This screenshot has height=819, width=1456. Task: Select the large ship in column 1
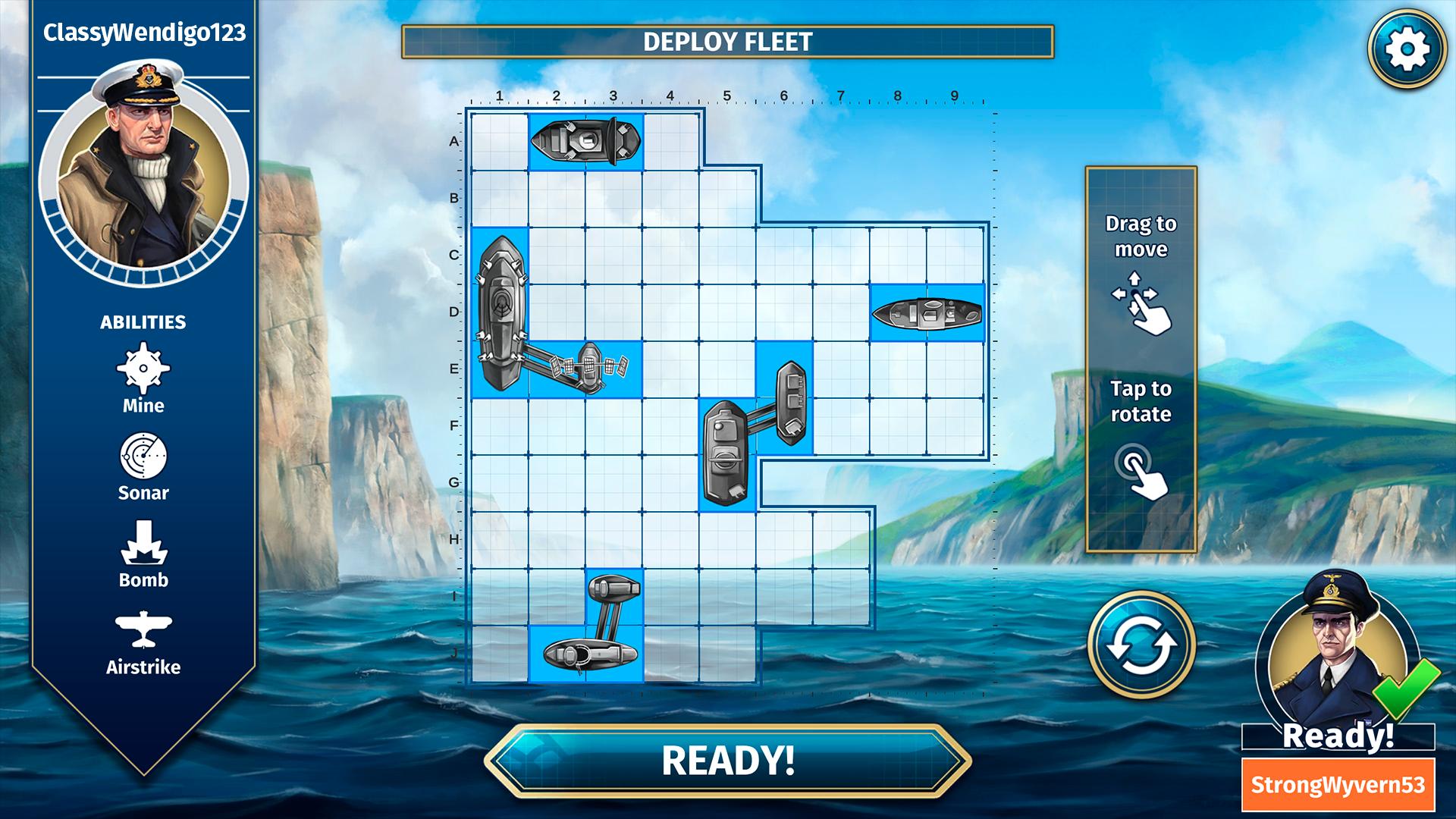point(500,311)
